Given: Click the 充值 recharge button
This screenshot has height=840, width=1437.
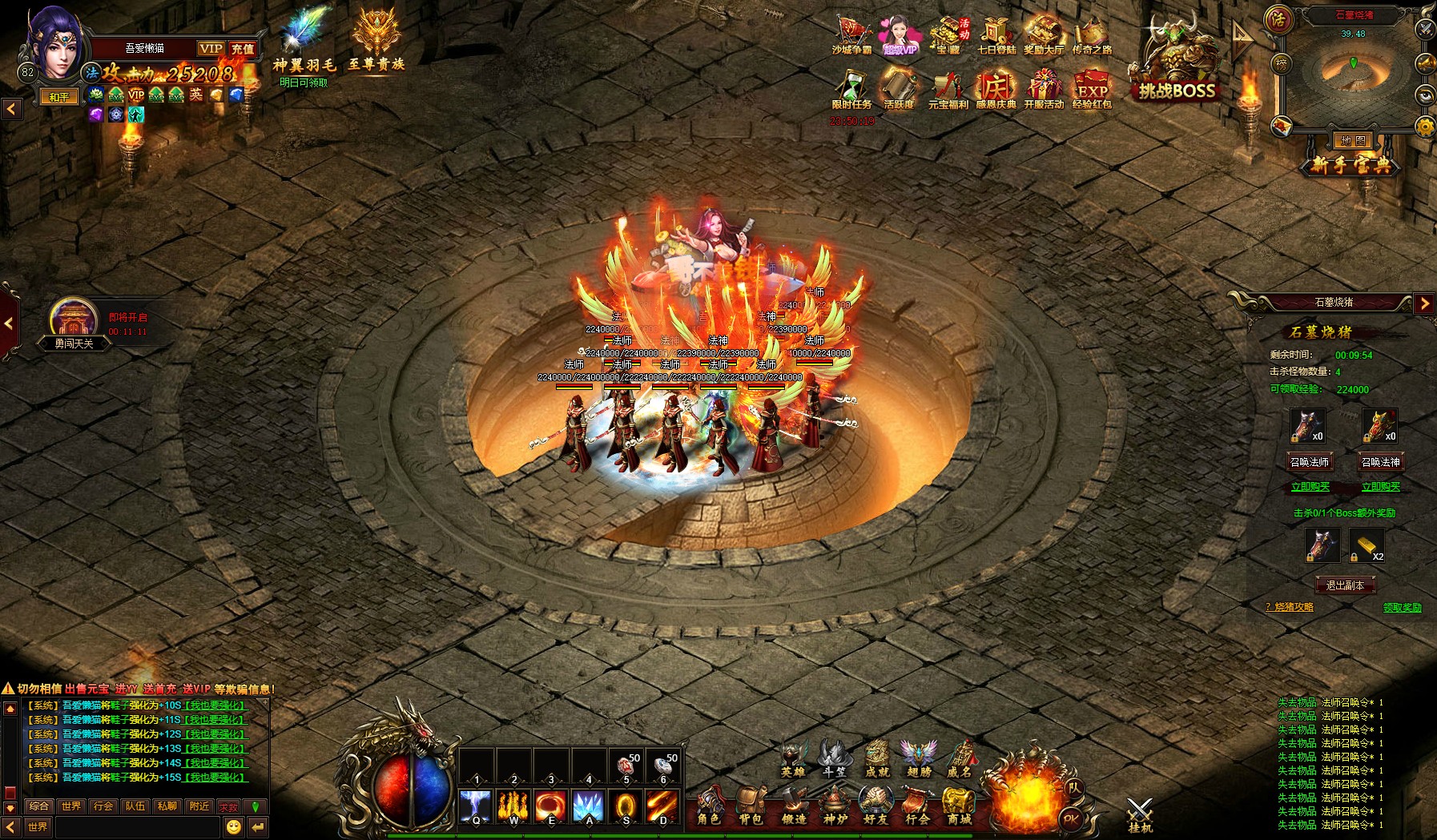Looking at the screenshot, I should pyautogui.click(x=243, y=49).
